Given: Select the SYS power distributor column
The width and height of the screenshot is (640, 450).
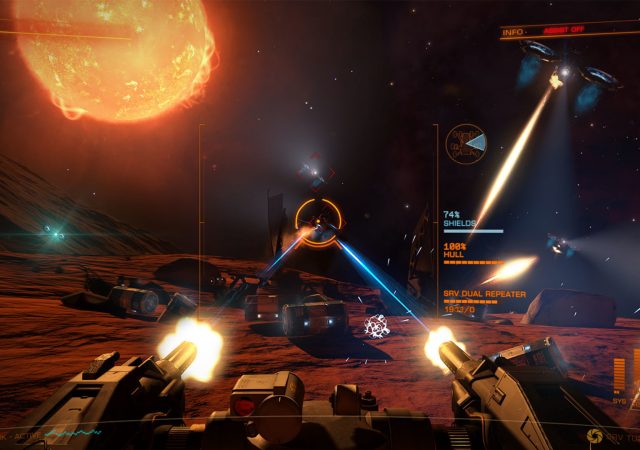Looking at the screenshot, I should [x=619, y=376].
